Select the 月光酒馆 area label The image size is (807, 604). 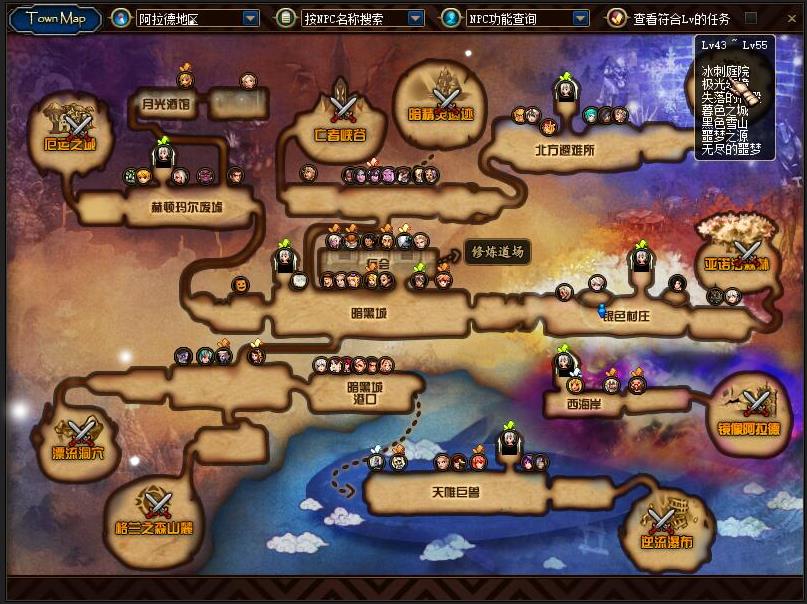(x=165, y=103)
